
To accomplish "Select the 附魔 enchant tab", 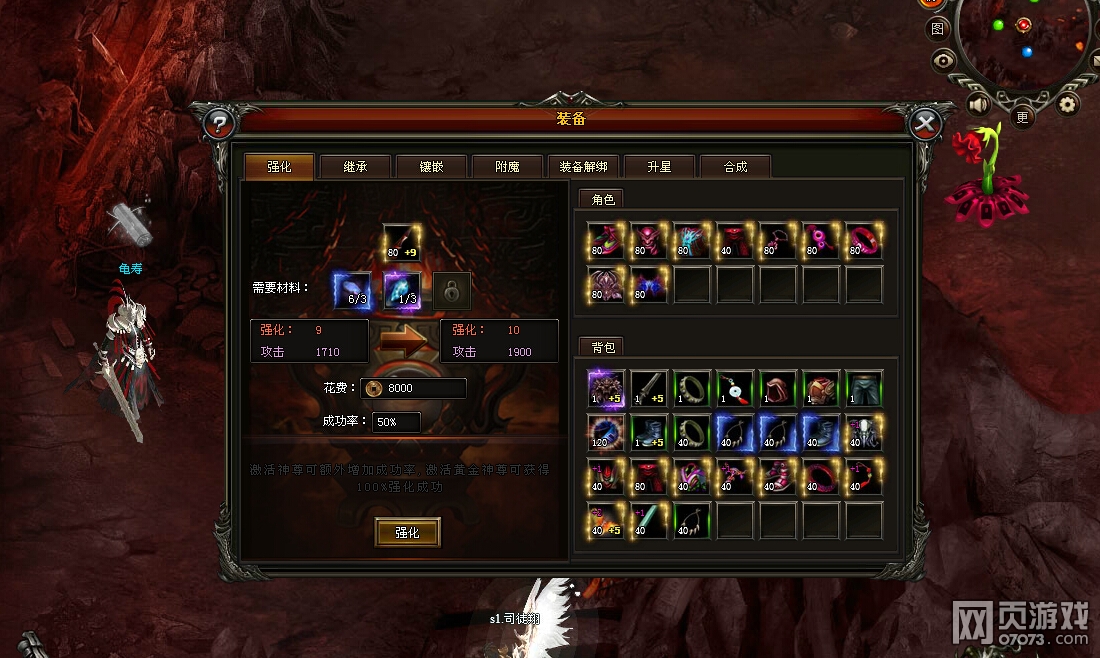I will [507, 167].
